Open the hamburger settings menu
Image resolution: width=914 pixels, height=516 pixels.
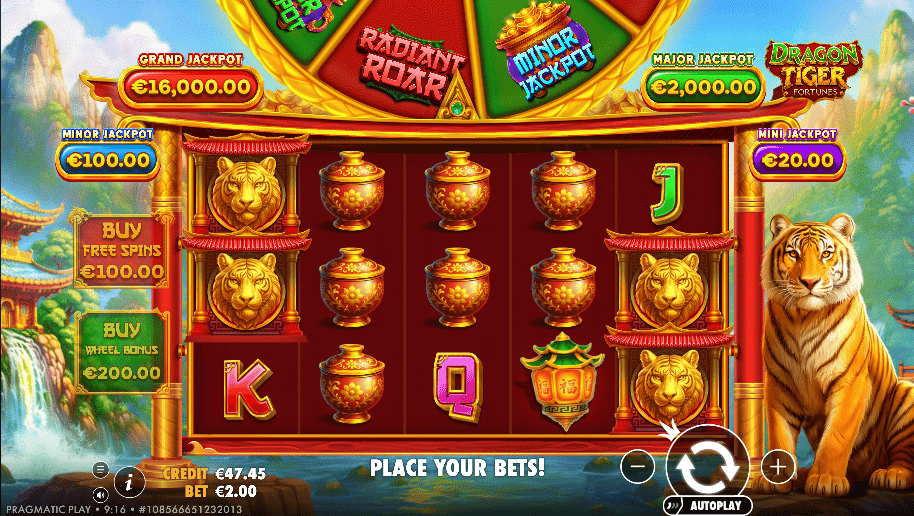pos(101,468)
